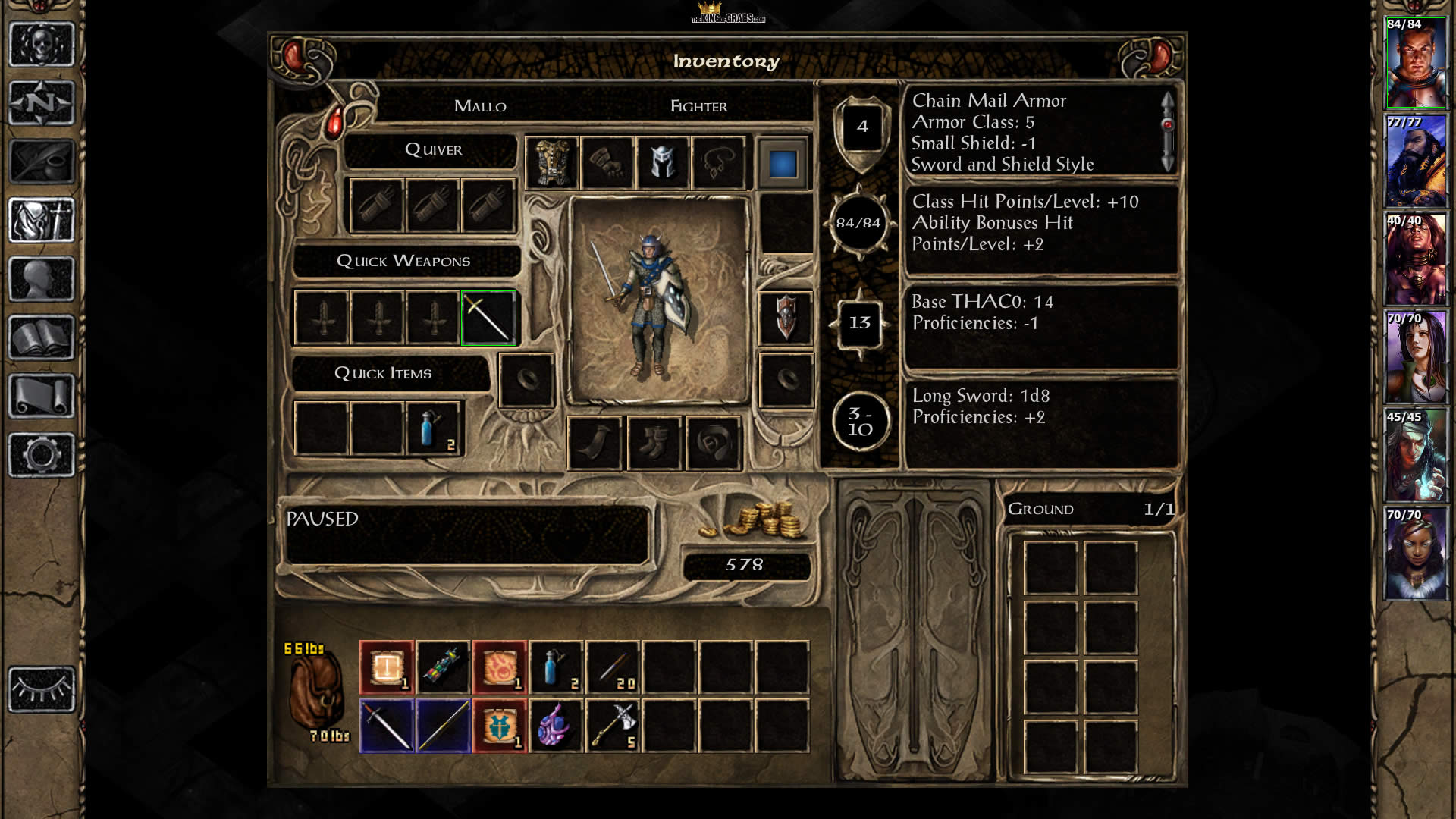Select the equipped chain mail armor slot
1456x819 pixels.
552,162
